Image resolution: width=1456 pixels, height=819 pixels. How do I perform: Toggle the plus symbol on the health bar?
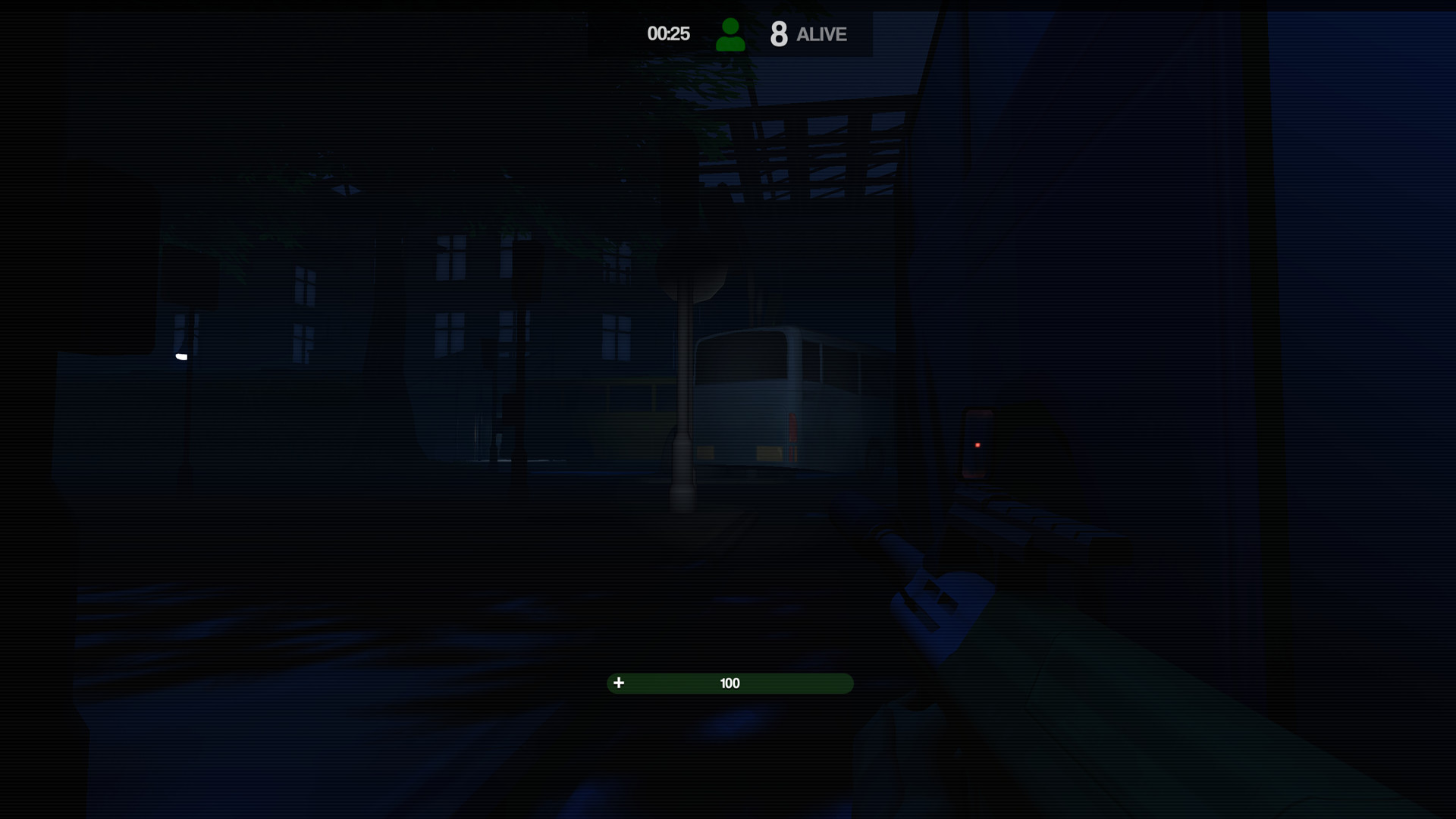pyautogui.click(x=620, y=682)
